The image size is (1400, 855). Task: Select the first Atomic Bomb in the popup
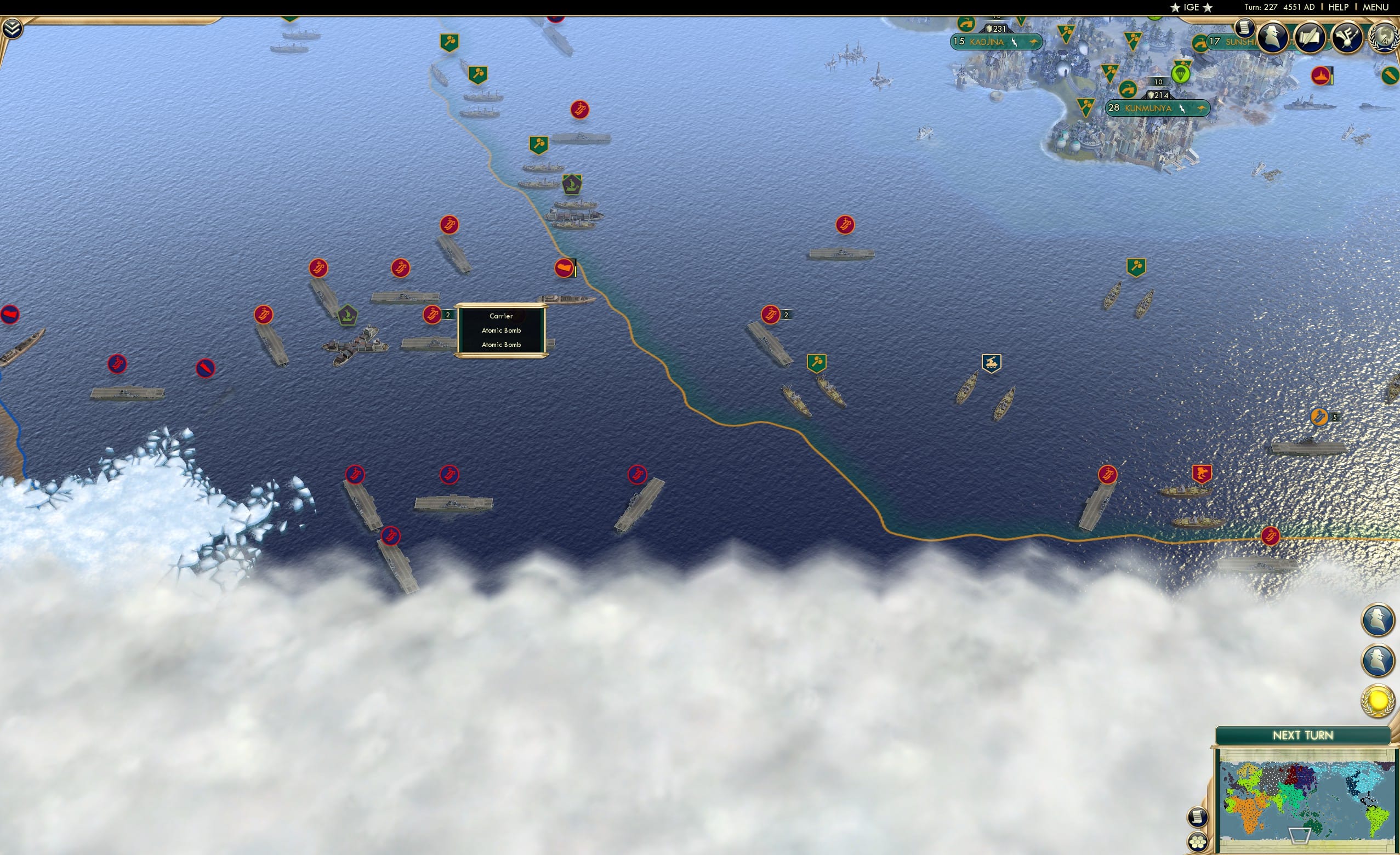click(500, 330)
